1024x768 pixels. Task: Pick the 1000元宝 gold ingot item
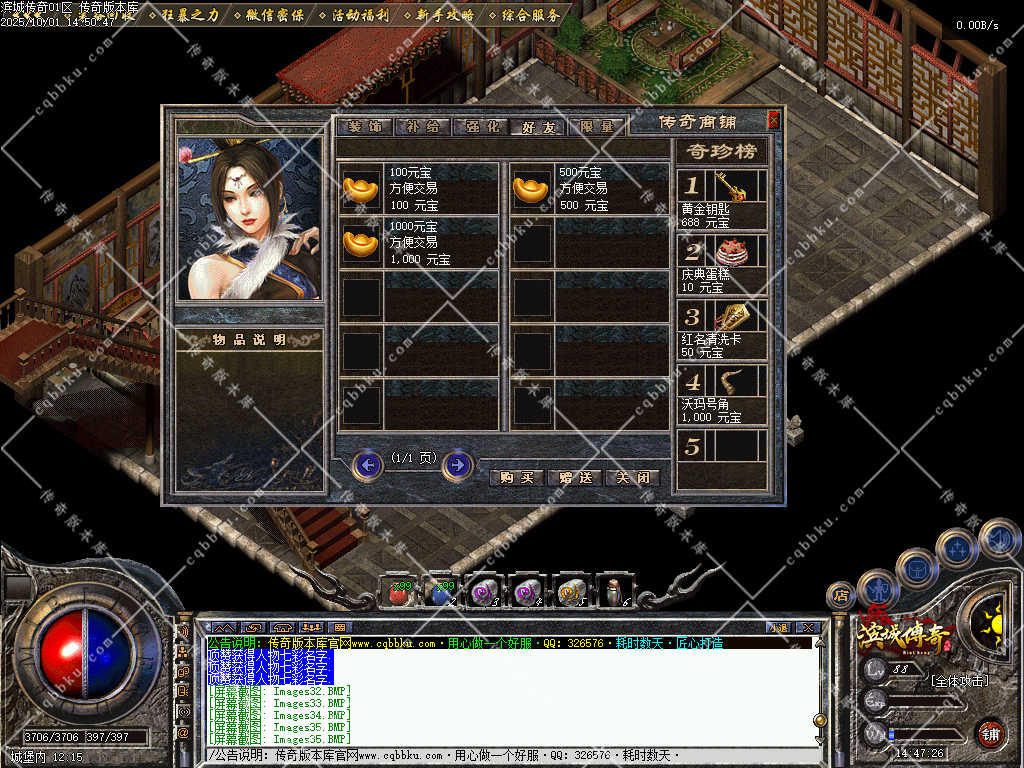(362, 243)
